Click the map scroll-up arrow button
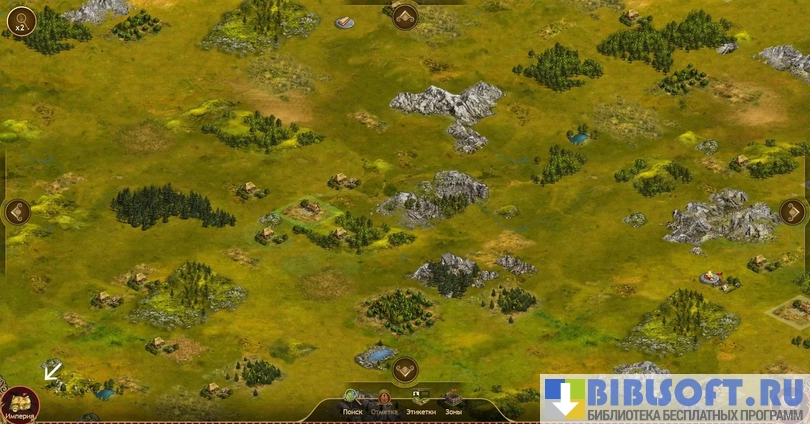 pyautogui.click(x=405, y=16)
